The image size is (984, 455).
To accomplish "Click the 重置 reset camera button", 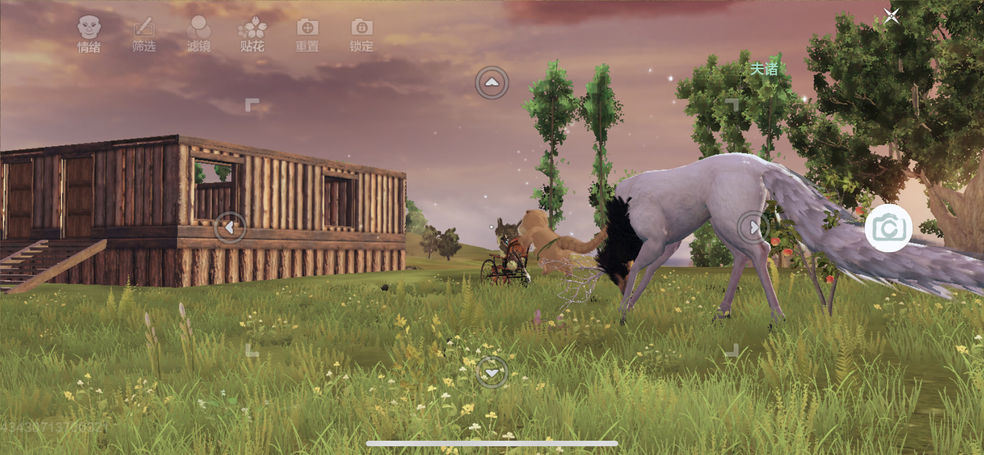I will click(307, 32).
